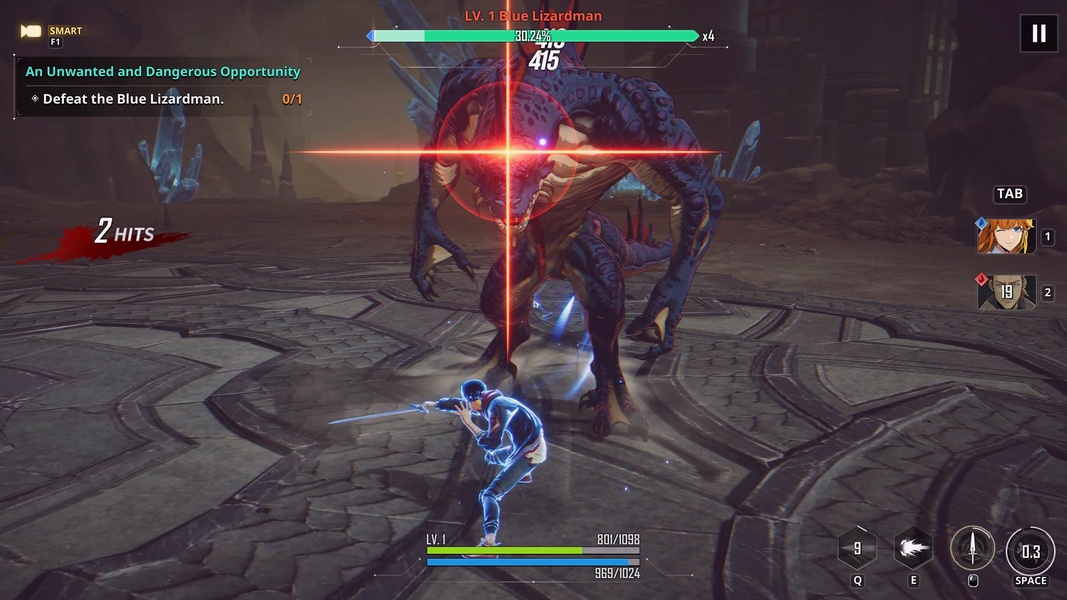Viewport: 1067px width, 600px height.
Task: Open the 'An Unwanted and Dangerous Opportunity' quest tracker
Action: click(163, 72)
